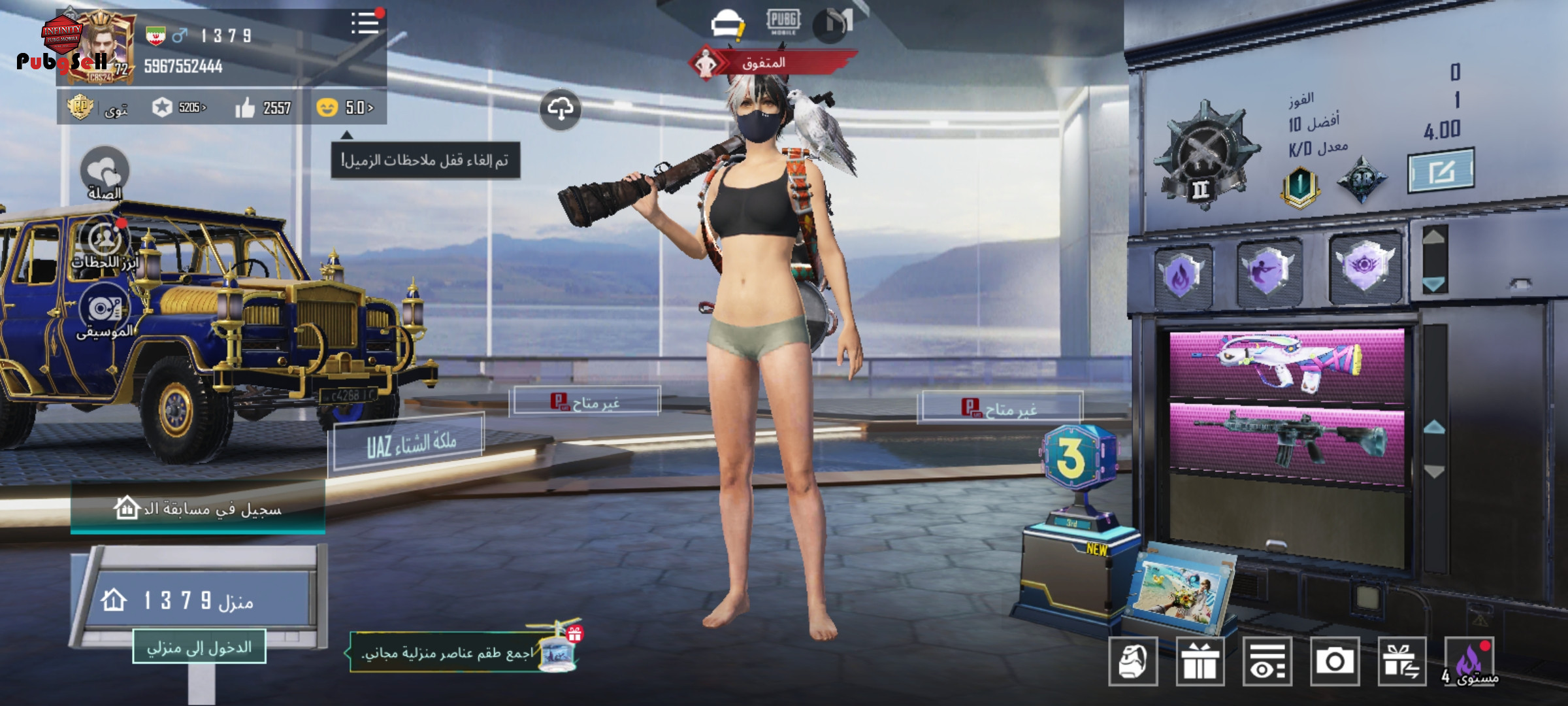Open the connections heart icon (الصلة)
This screenshot has width=1568, height=706.
coord(105,171)
